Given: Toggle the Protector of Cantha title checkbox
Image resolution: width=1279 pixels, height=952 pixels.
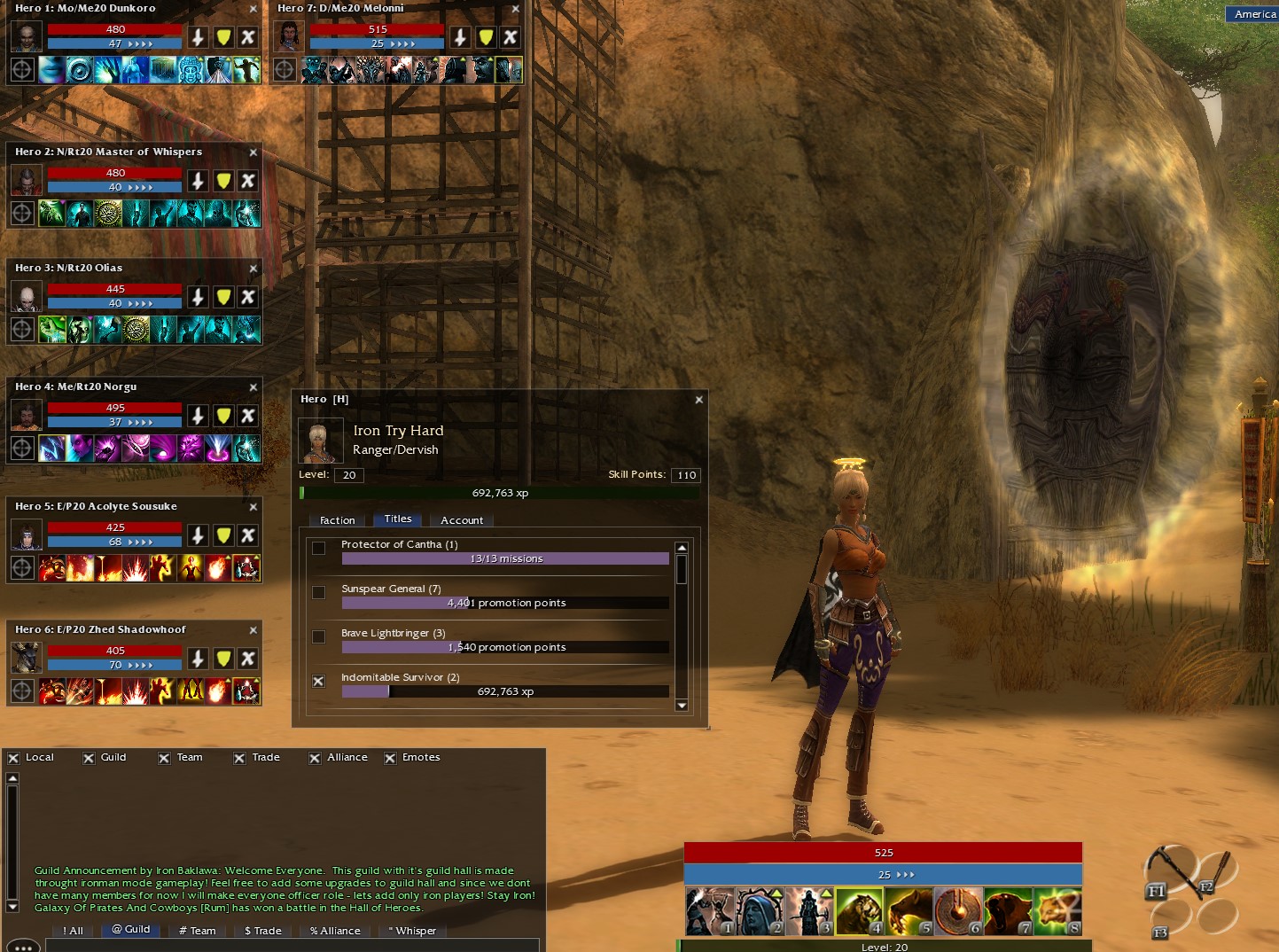Looking at the screenshot, I should 319,548.
